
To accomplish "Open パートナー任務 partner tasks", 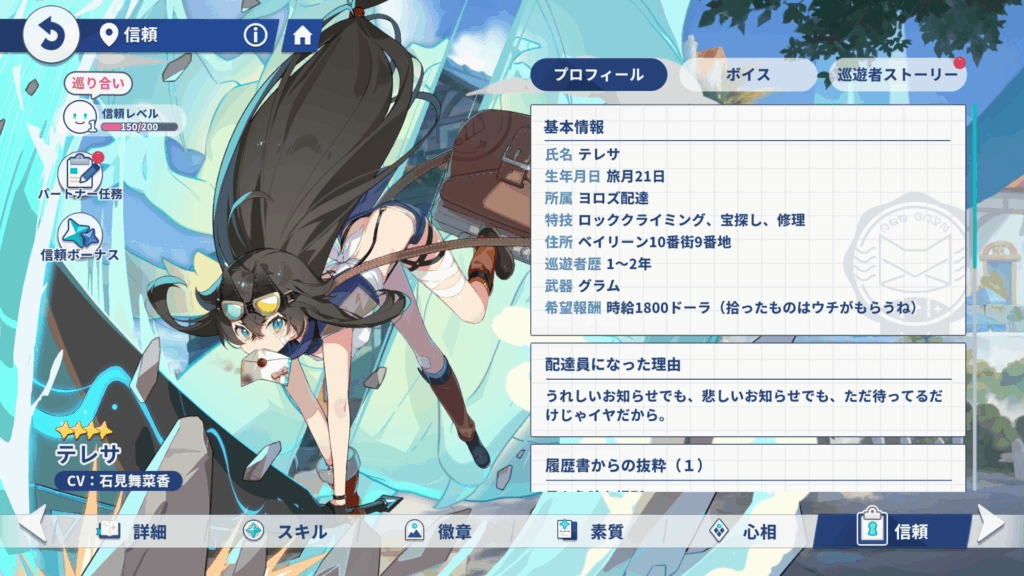I will 81,175.
